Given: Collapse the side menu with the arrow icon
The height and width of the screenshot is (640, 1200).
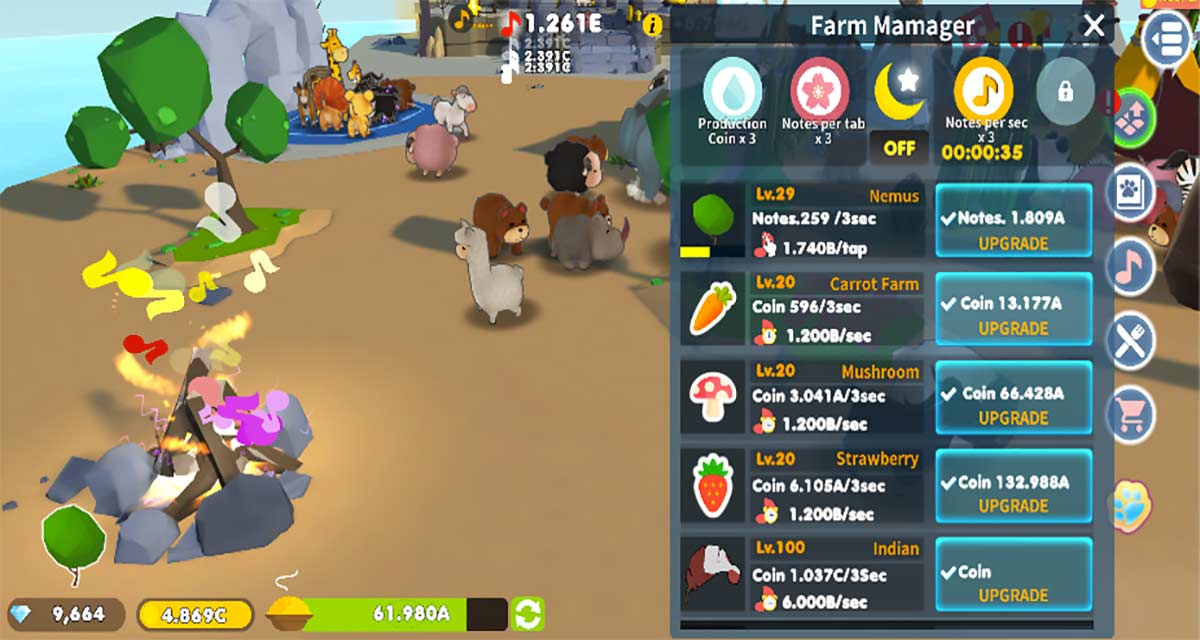Looking at the screenshot, I should point(1167,38).
